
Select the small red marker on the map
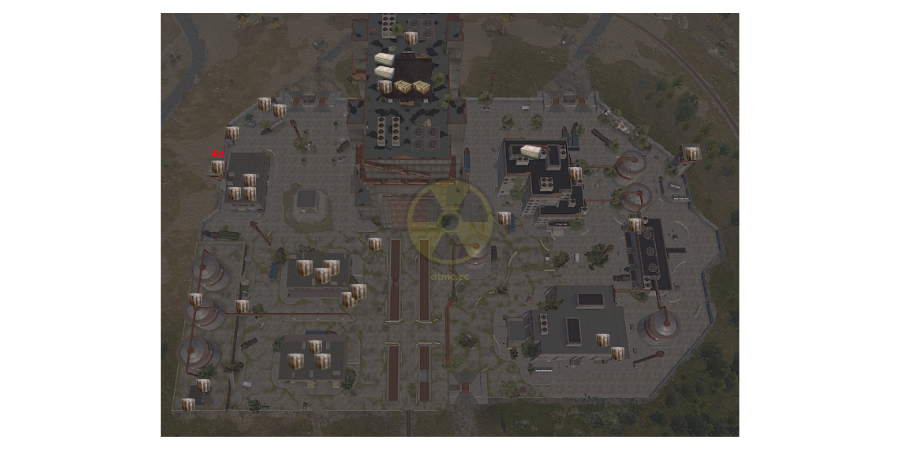click(217, 153)
